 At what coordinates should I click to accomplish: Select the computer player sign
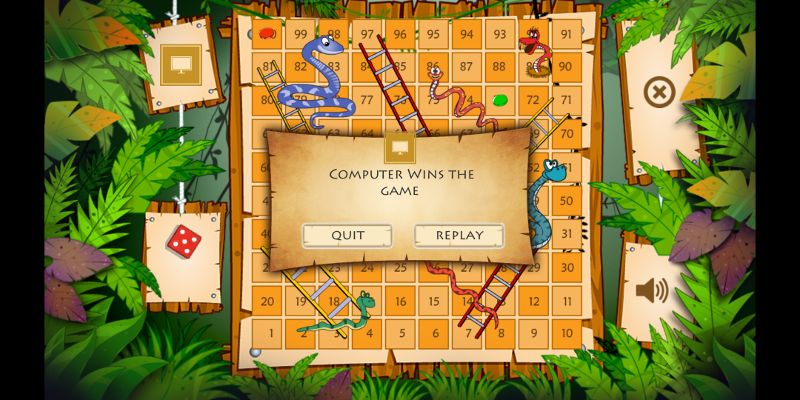coord(181,66)
